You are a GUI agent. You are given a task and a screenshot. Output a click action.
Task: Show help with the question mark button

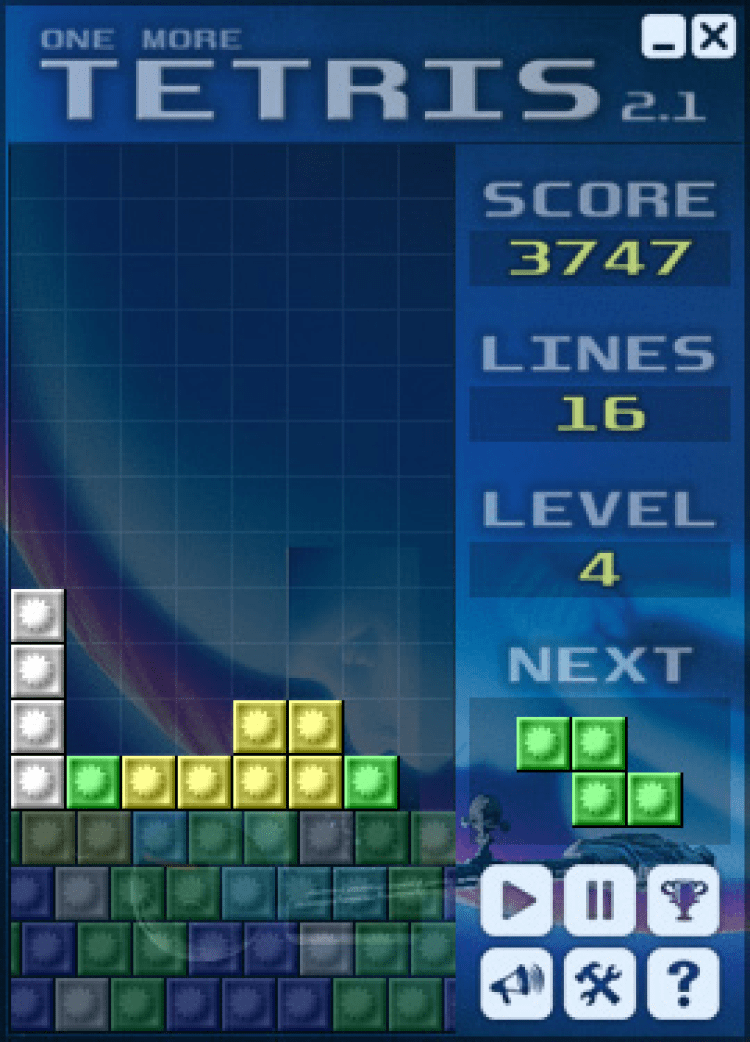click(x=683, y=984)
